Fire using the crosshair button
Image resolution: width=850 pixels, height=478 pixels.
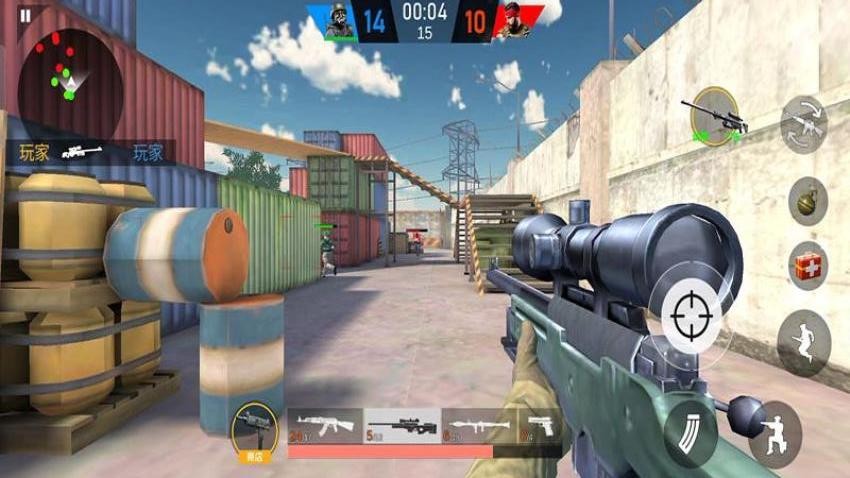pos(691,314)
